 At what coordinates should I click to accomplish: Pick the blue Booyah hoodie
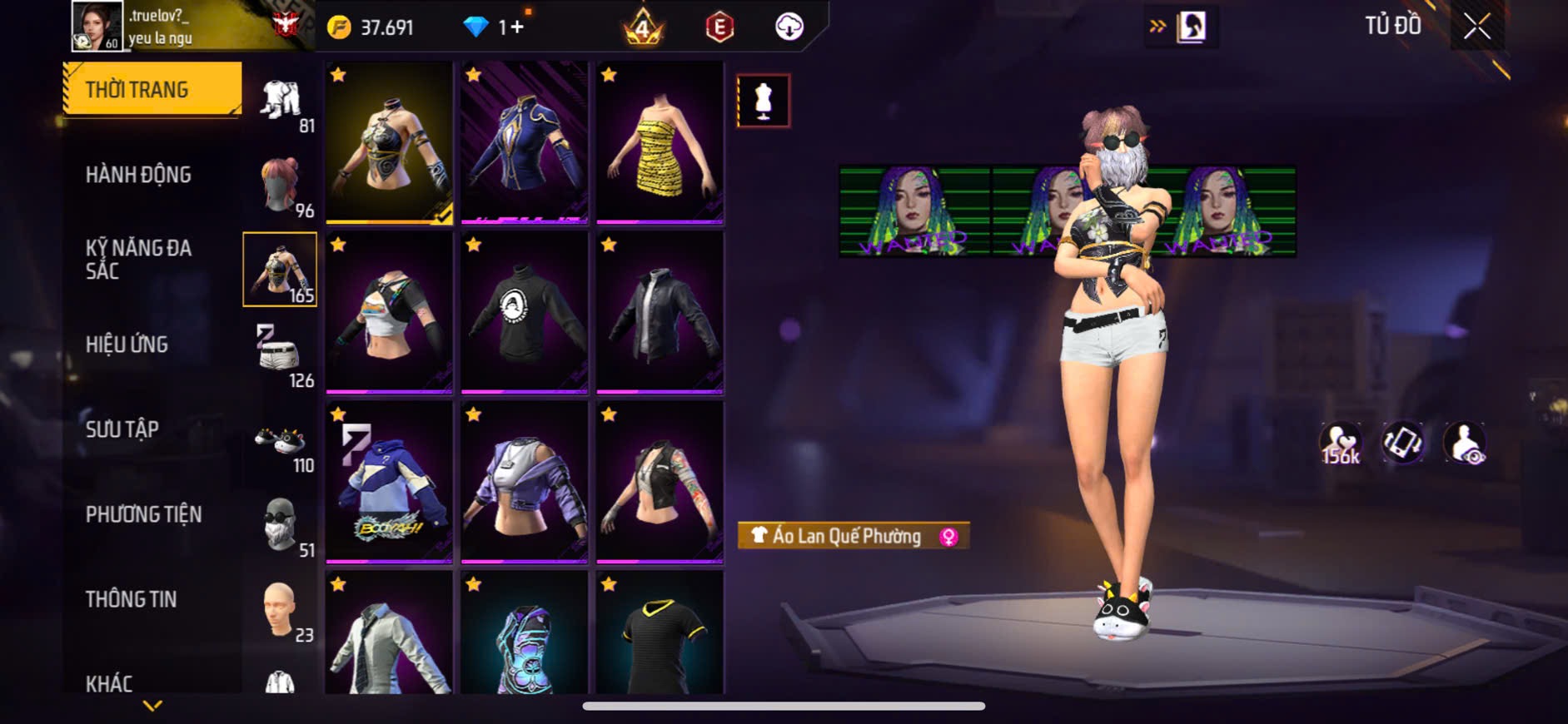pyautogui.click(x=389, y=482)
